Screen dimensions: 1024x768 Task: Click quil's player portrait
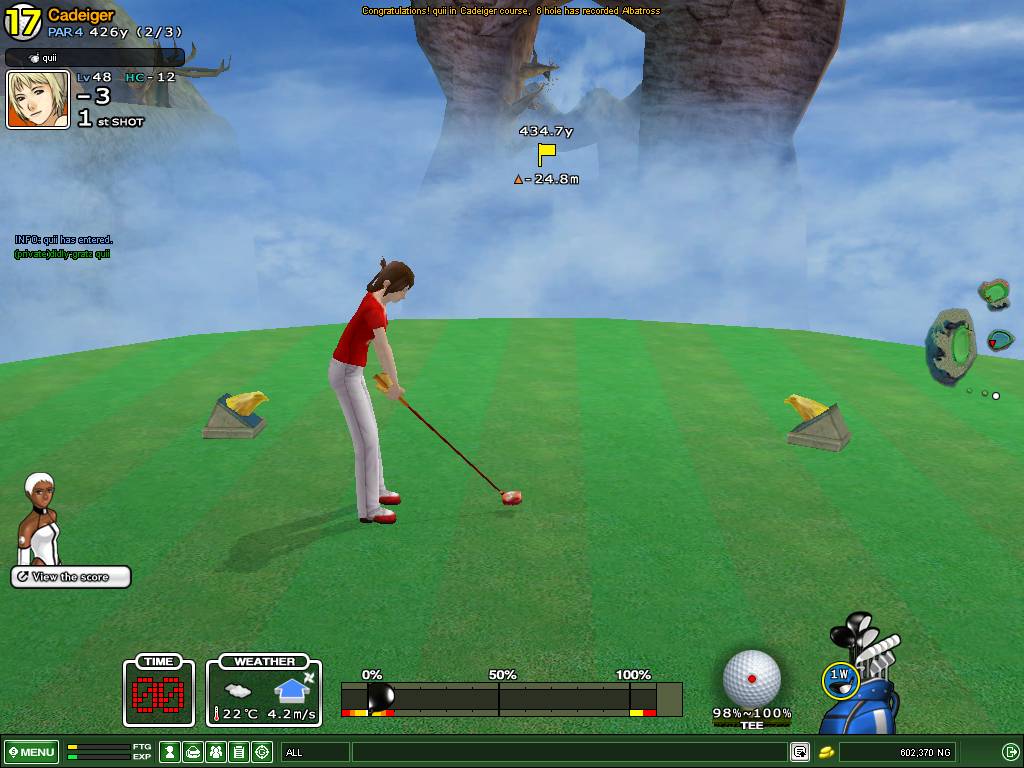pyautogui.click(x=38, y=99)
